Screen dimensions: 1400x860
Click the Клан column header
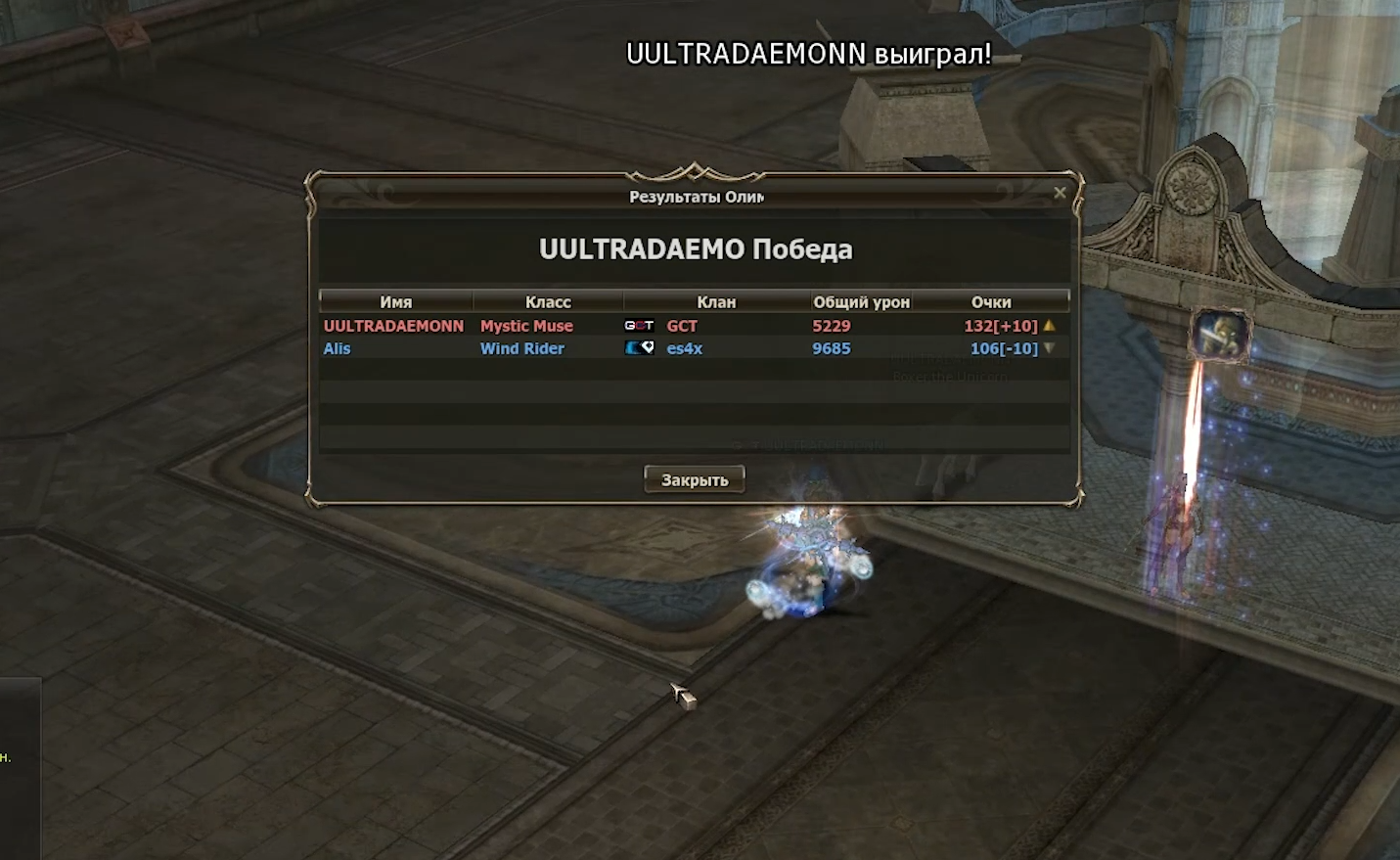(714, 301)
